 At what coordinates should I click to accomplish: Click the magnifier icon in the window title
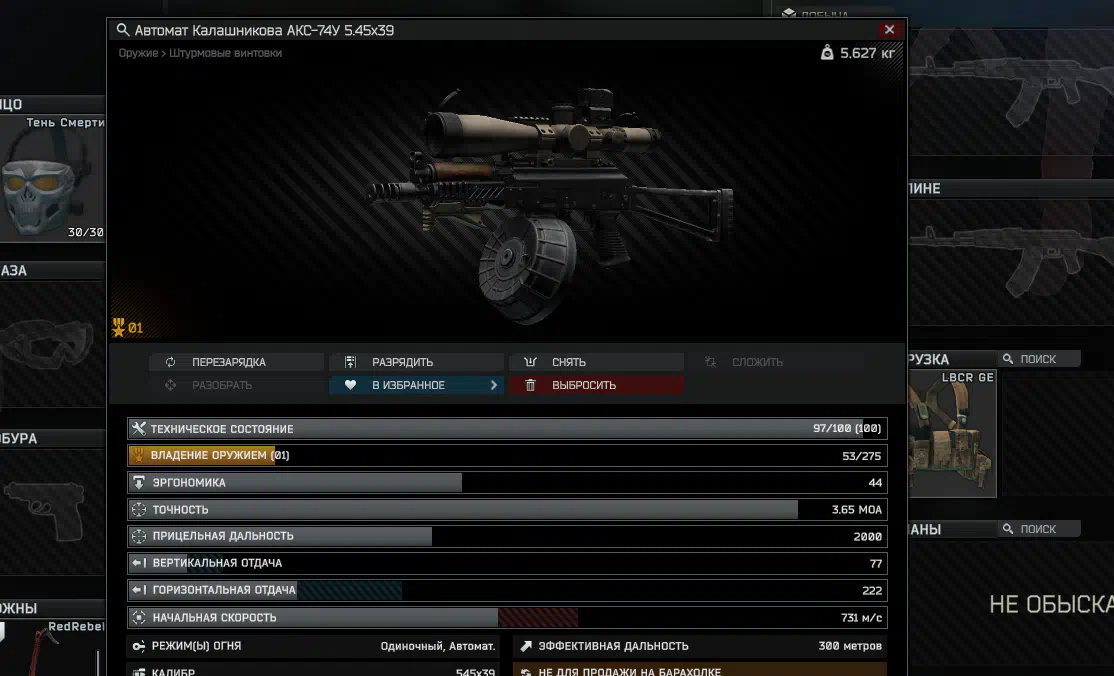click(x=122, y=30)
